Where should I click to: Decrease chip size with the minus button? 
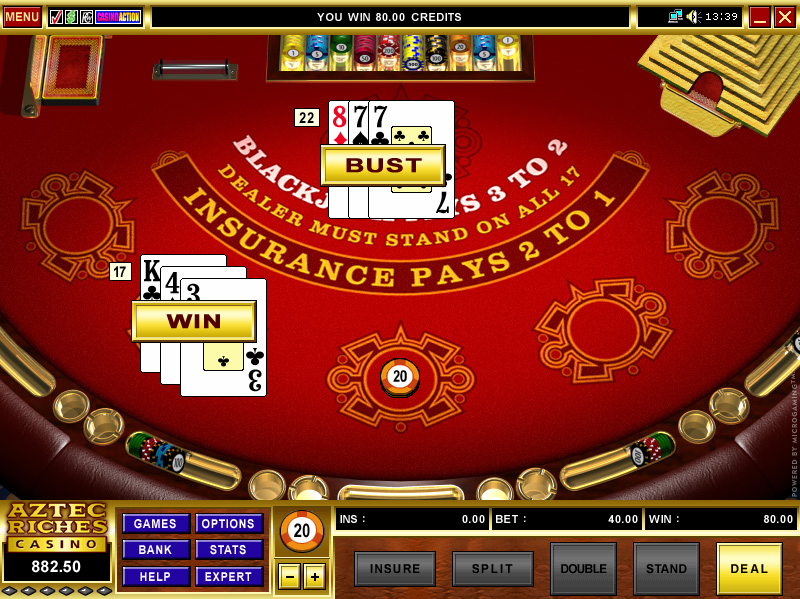point(288,577)
